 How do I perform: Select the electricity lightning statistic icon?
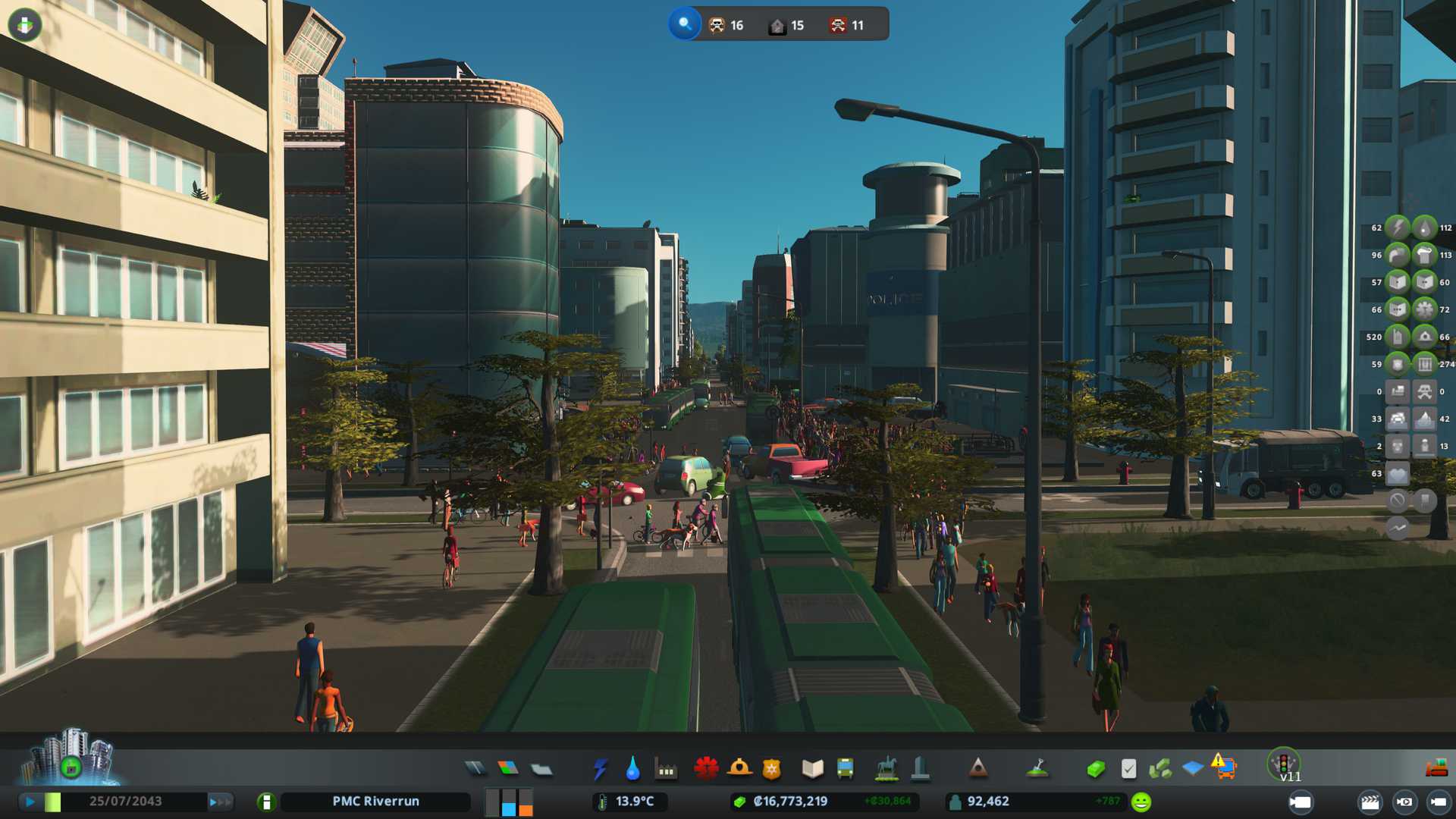click(1397, 227)
